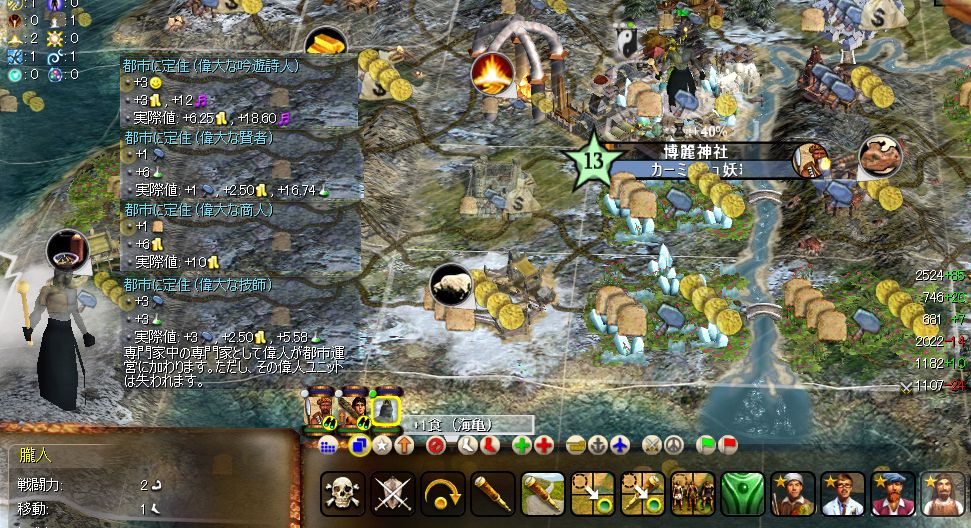Toggle the green plus unit filter
The height and width of the screenshot is (528, 971).
click(521, 445)
